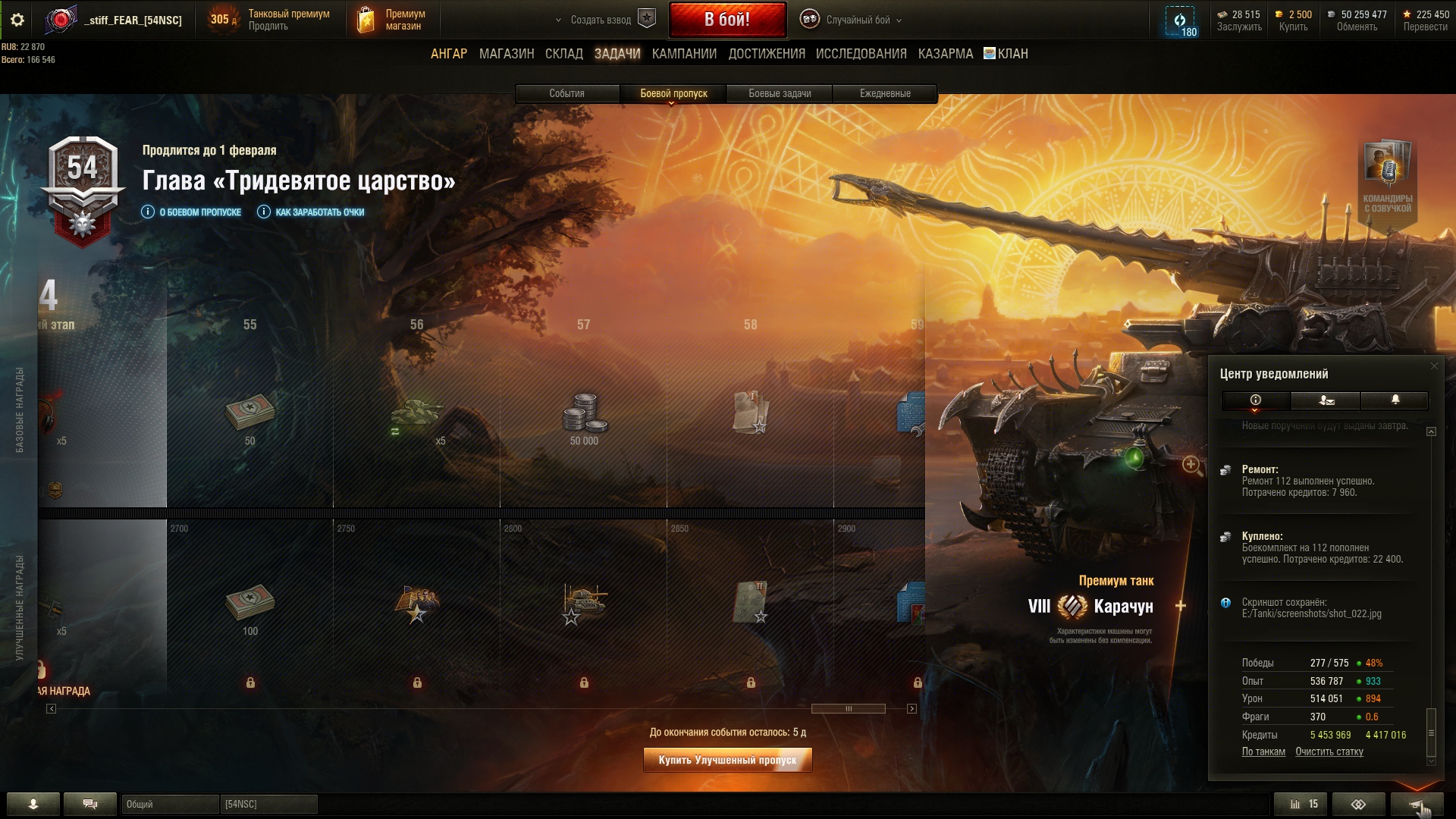
Task: Open the gear settings icon
Action: coord(17,20)
